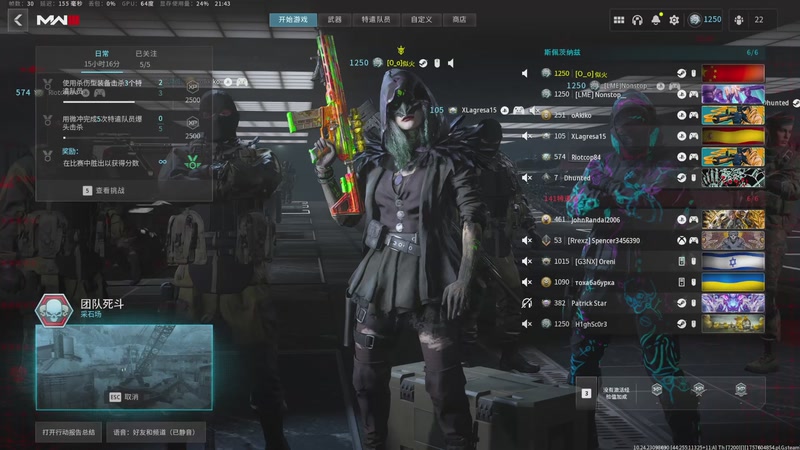The width and height of the screenshot is (800, 450).
Task: Open 打开行动报告总结 after-action report
Action: [68, 432]
